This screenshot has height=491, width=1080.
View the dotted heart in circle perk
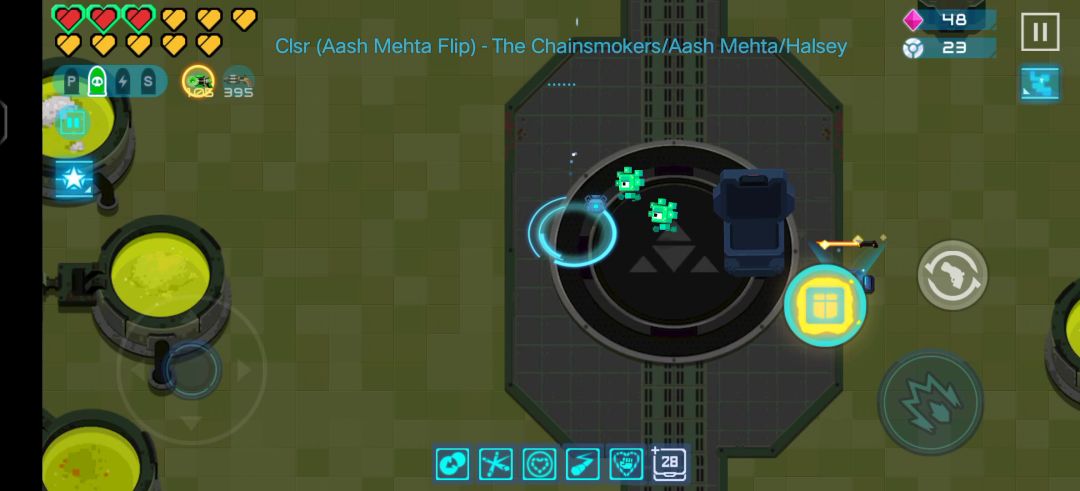(x=539, y=463)
